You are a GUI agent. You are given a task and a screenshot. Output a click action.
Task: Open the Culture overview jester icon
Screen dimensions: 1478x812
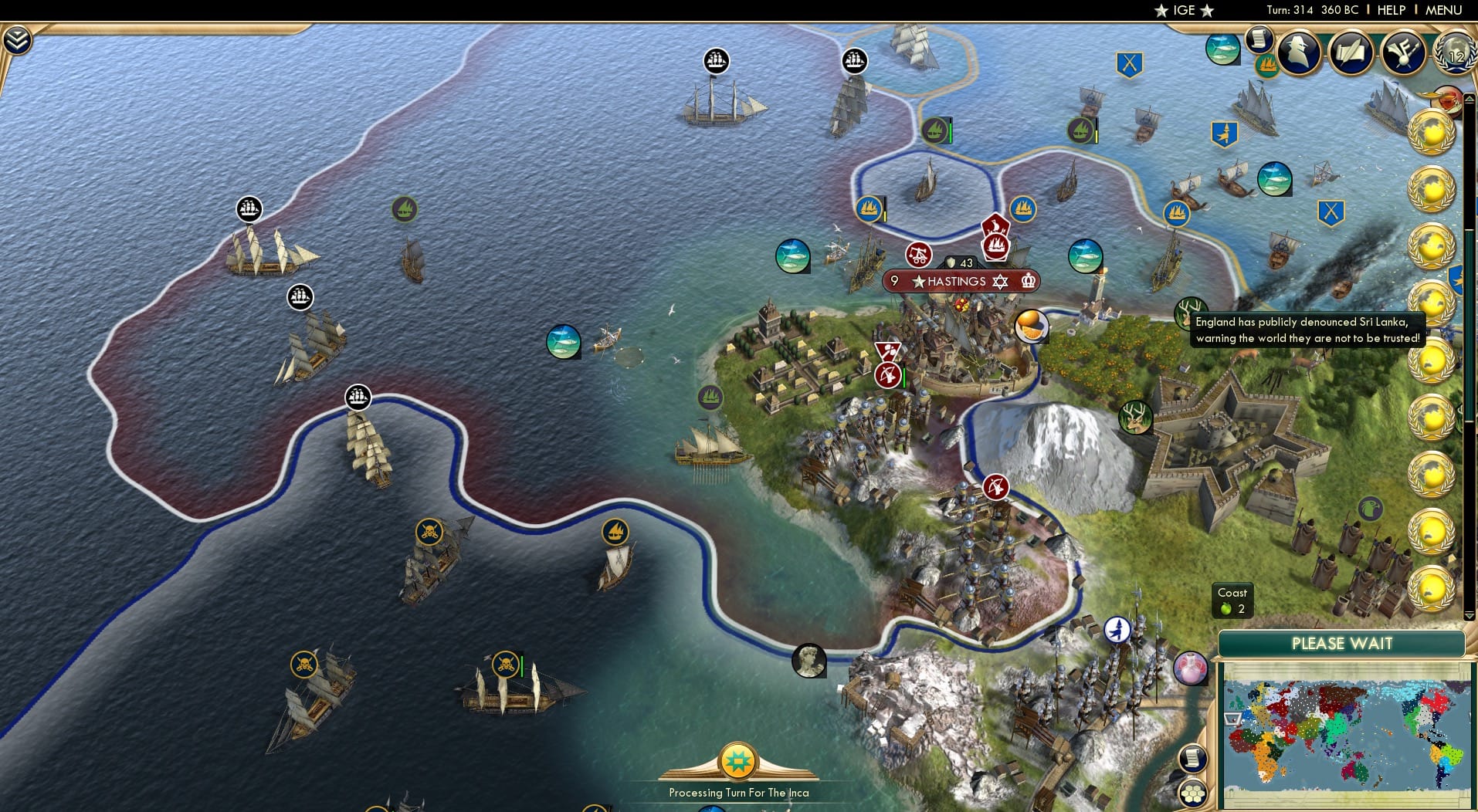1404,52
